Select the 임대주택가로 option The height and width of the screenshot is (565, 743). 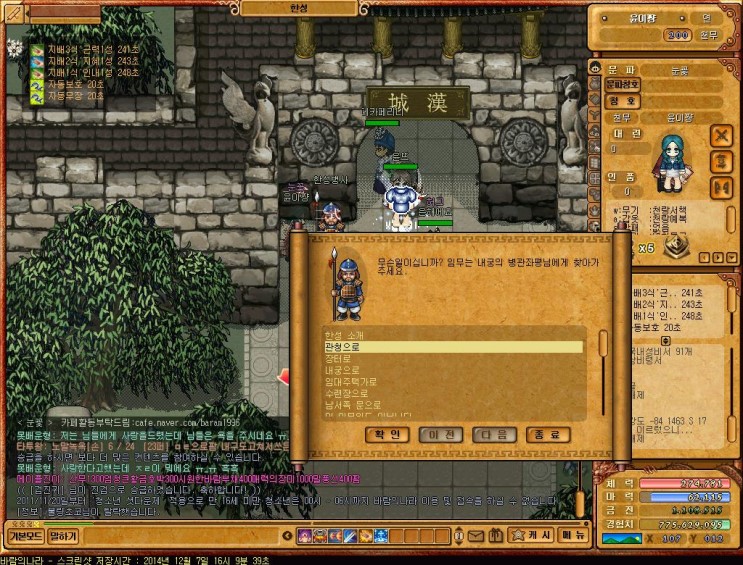pyautogui.click(x=349, y=381)
